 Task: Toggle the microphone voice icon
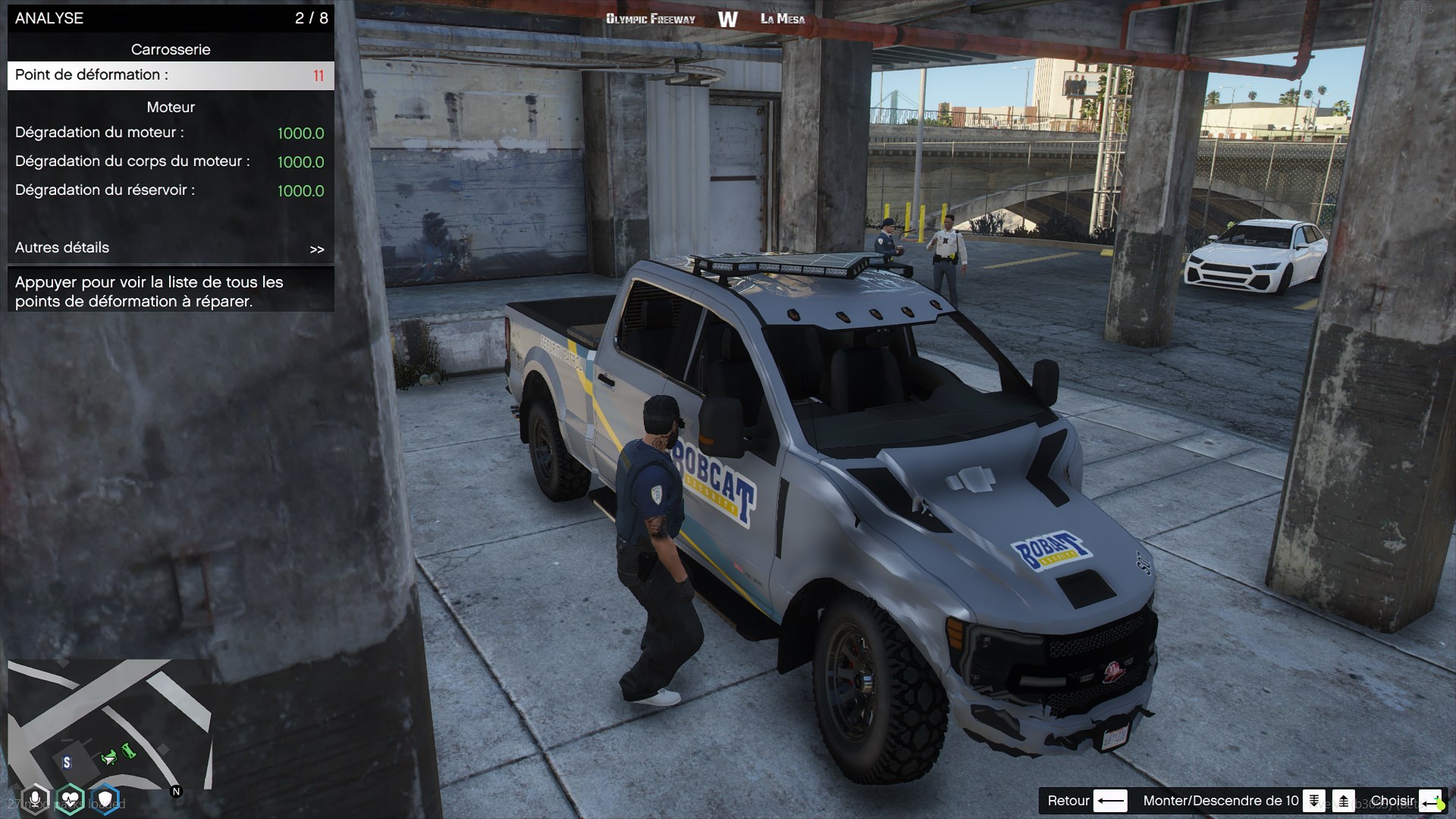[x=35, y=799]
